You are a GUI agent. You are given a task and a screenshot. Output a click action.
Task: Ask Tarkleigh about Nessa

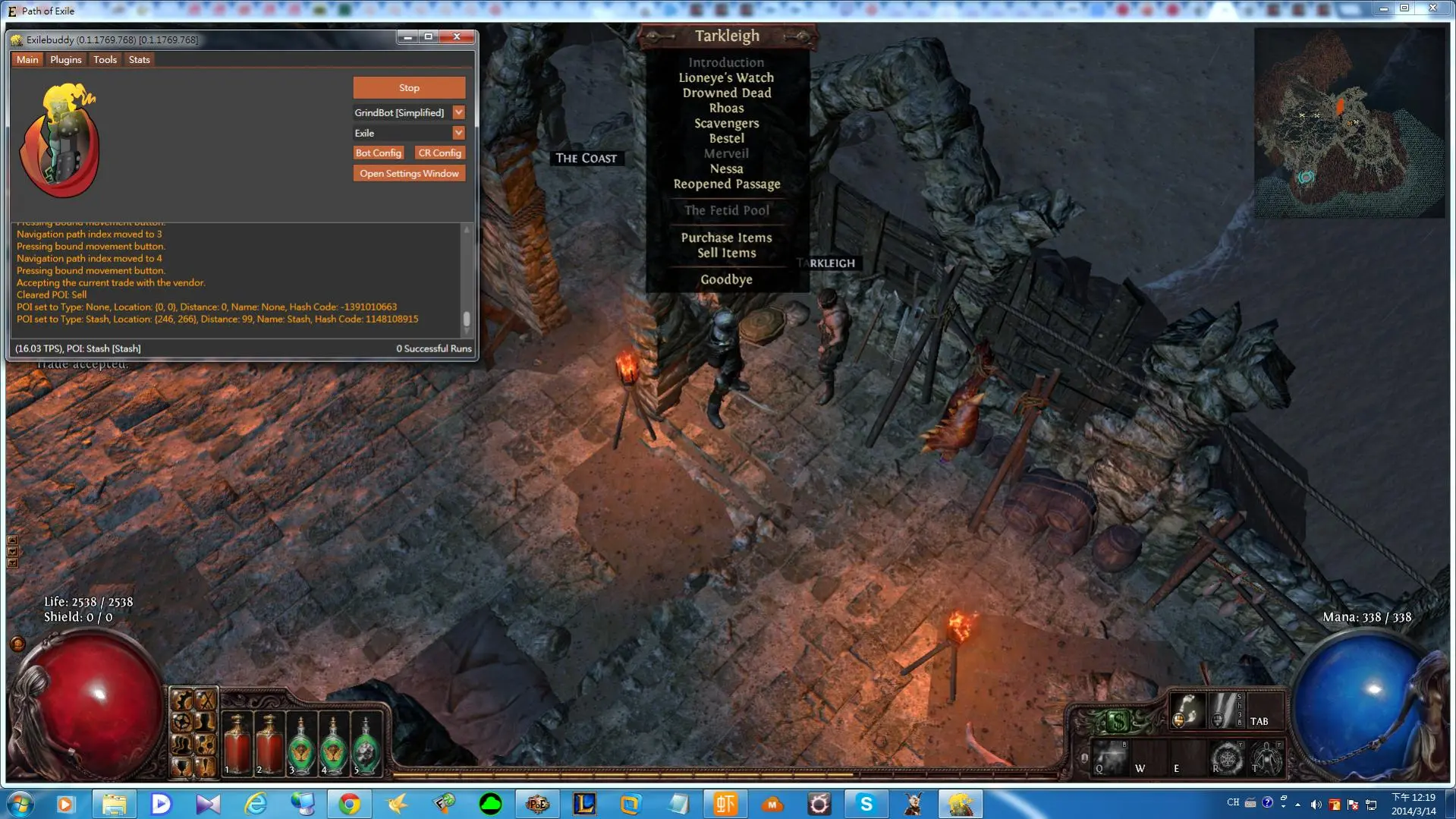click(x=726, y=169)
